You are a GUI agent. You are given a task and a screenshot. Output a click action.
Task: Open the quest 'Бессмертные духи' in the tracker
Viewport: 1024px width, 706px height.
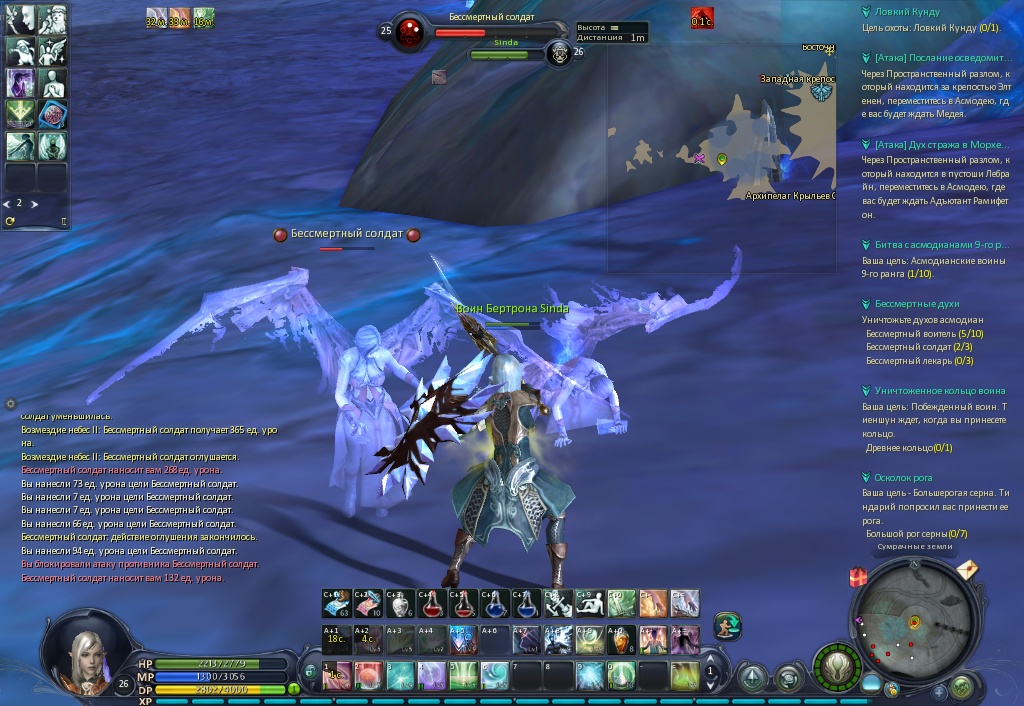coord(903,304)
